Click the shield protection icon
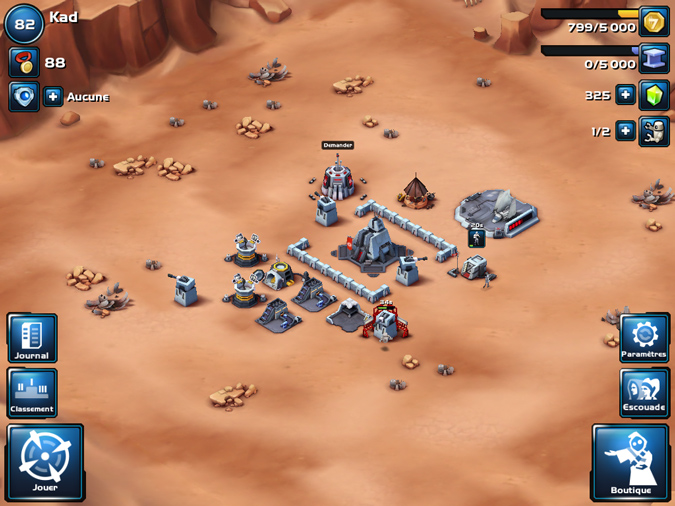 (24, 97)
